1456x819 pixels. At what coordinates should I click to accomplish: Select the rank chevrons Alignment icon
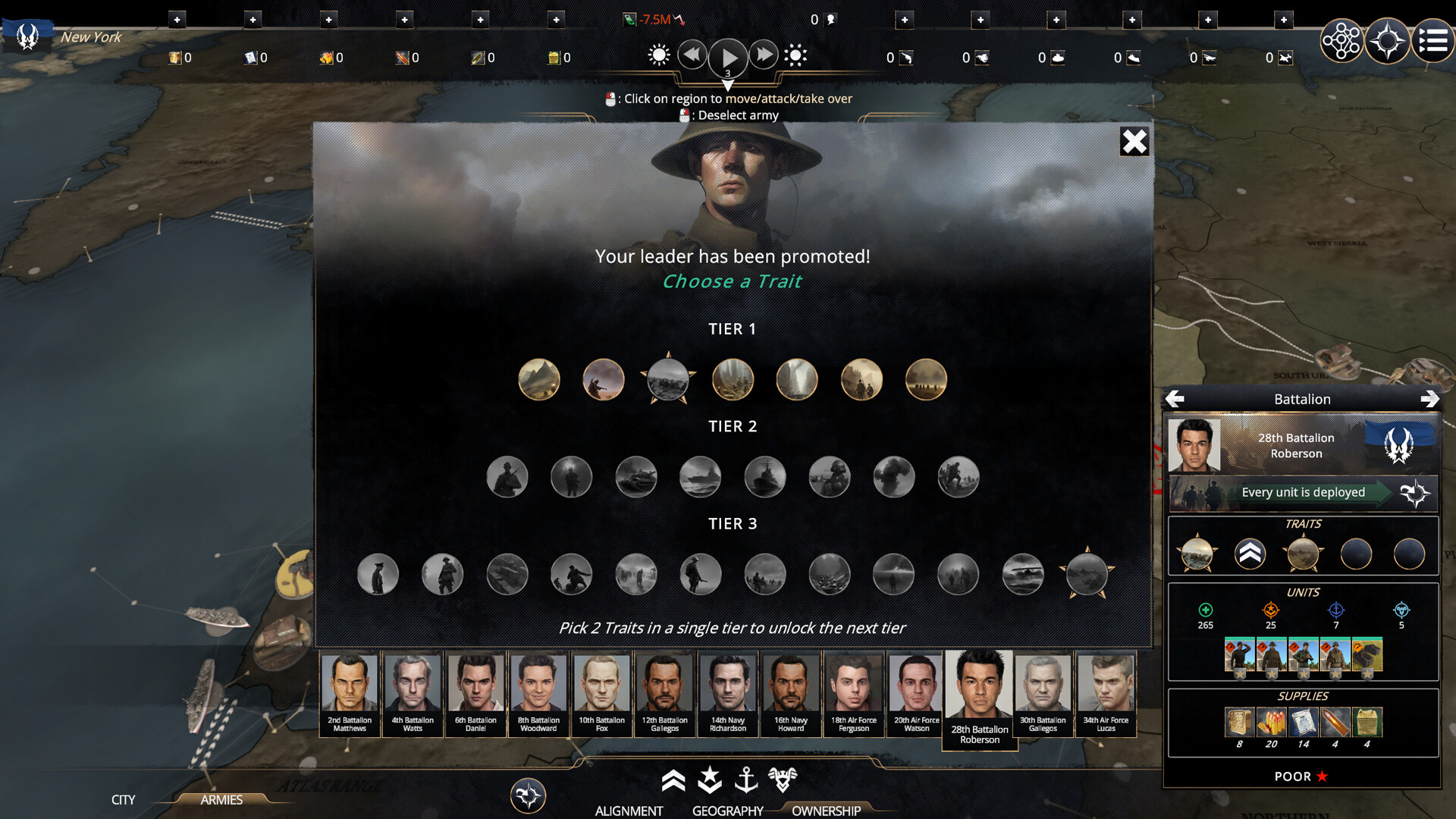click(673, 778)
